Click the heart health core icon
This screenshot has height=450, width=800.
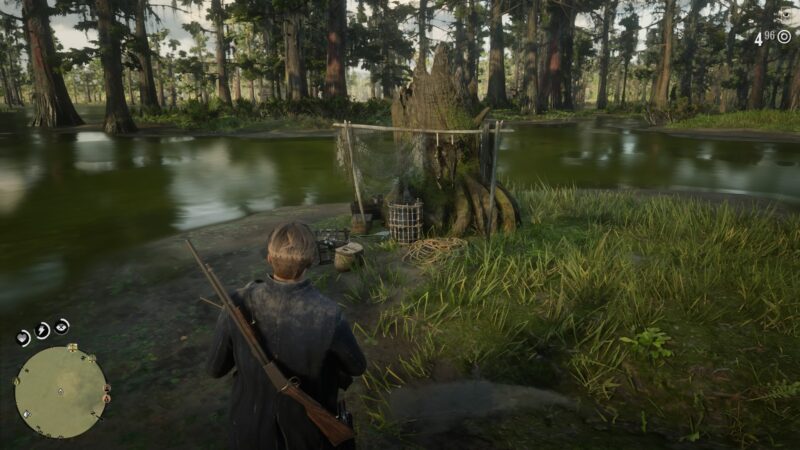pyautogui.click(x=23, y=338)
